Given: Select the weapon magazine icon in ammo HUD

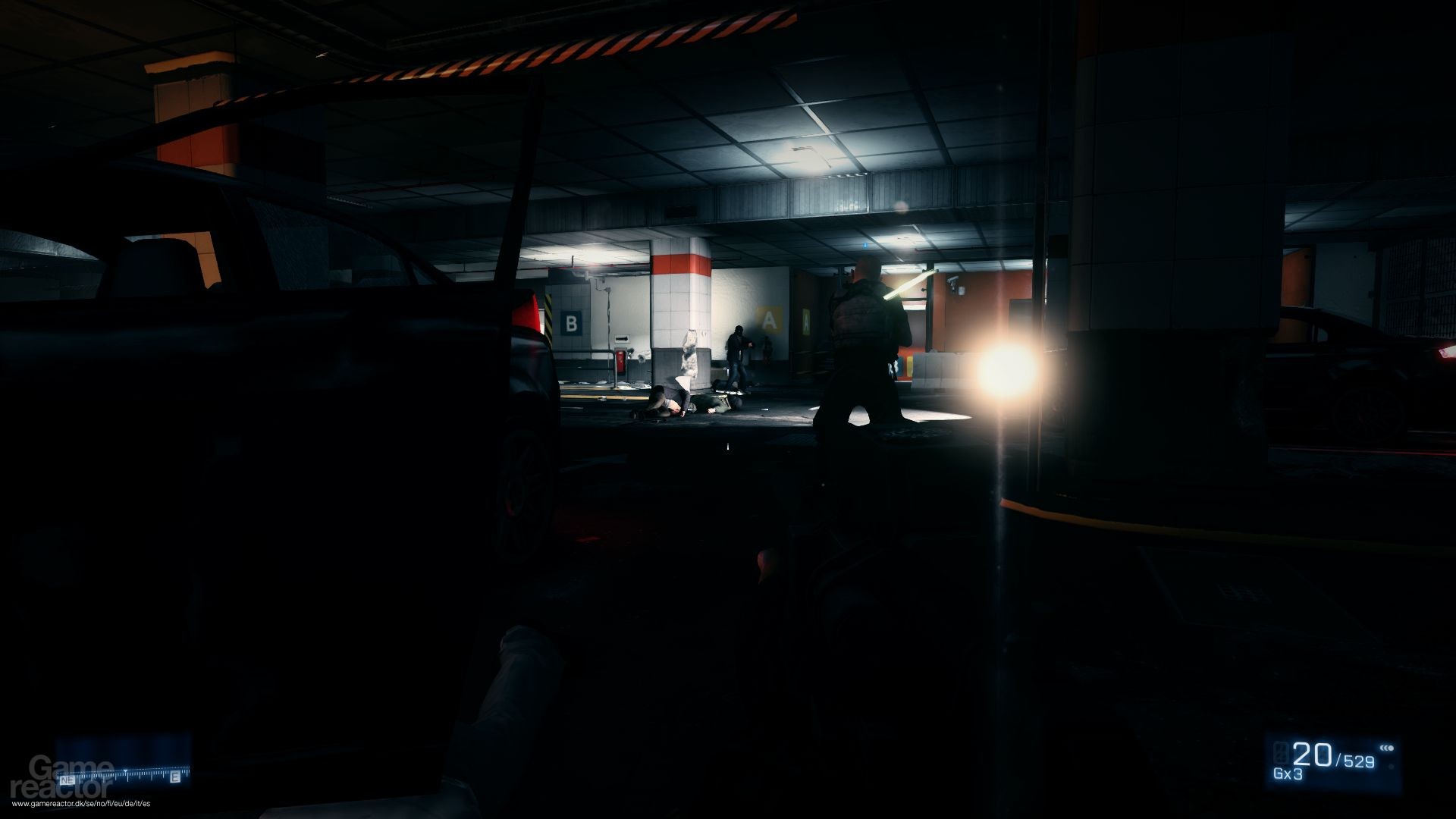Looking at the screenshot, I should point(1280,754).
